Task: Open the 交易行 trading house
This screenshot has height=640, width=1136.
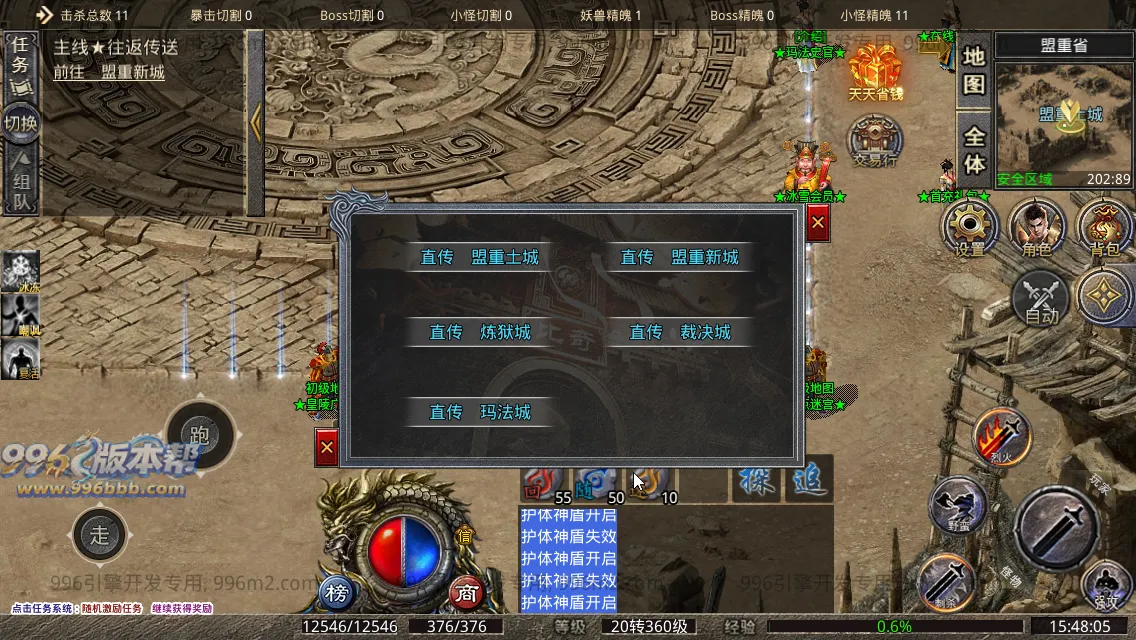Action: tap(875, 140)
